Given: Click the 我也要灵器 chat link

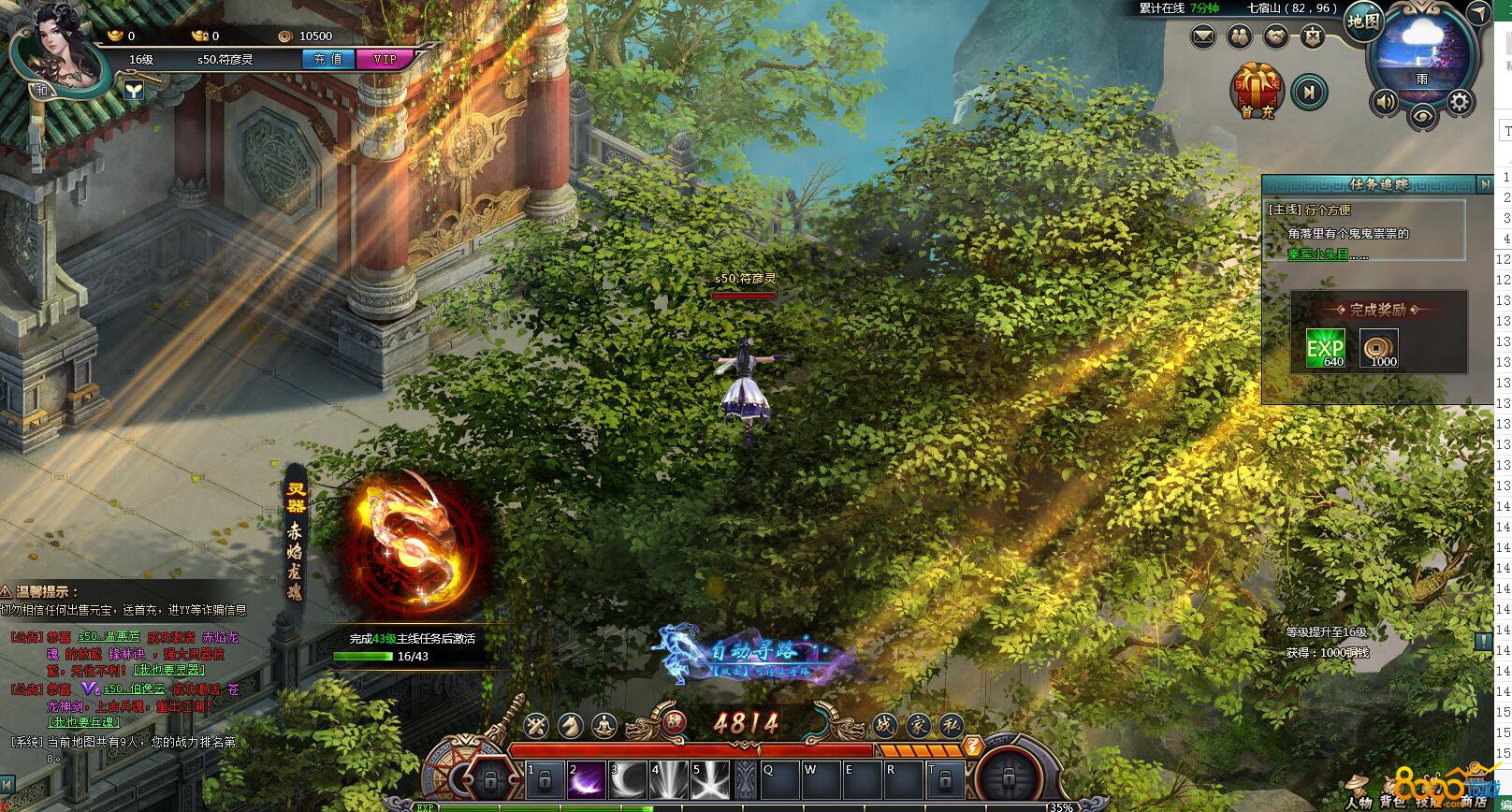Looking at the screenshot, I should pyautogui.click(x=168, y=670).
